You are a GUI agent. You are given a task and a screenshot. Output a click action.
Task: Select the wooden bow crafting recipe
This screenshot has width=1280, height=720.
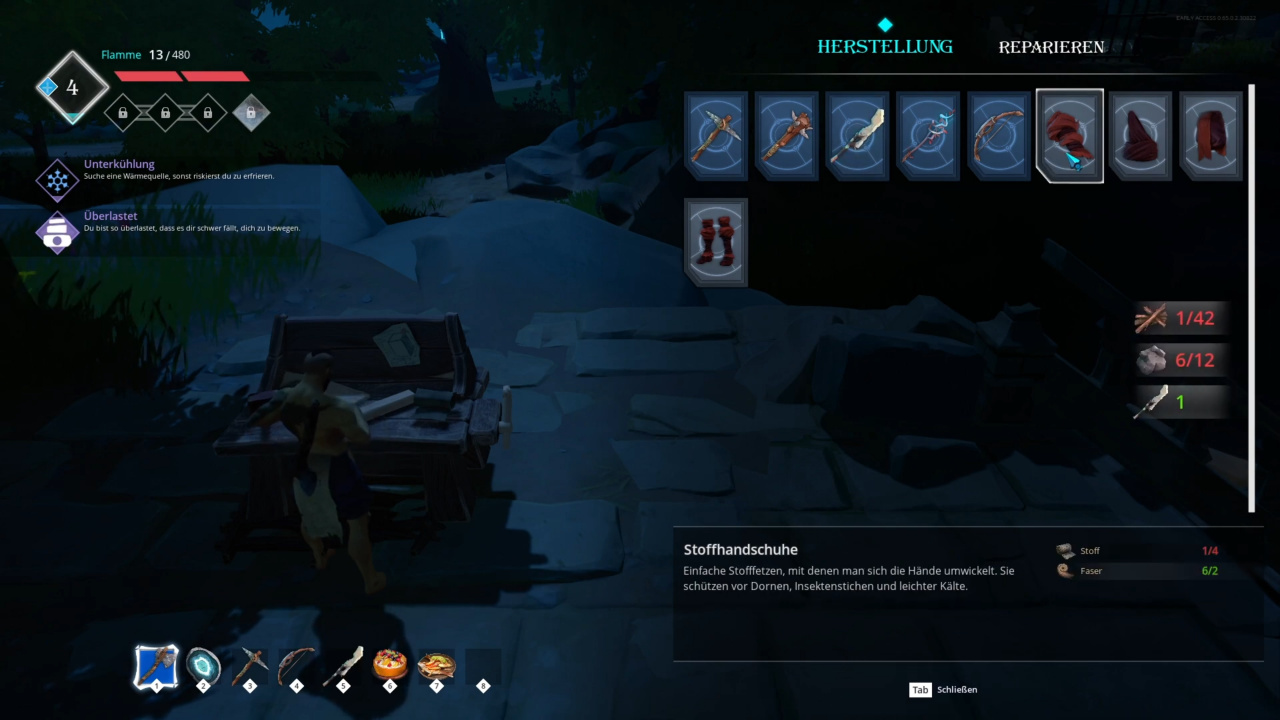[x=998, y=136]
